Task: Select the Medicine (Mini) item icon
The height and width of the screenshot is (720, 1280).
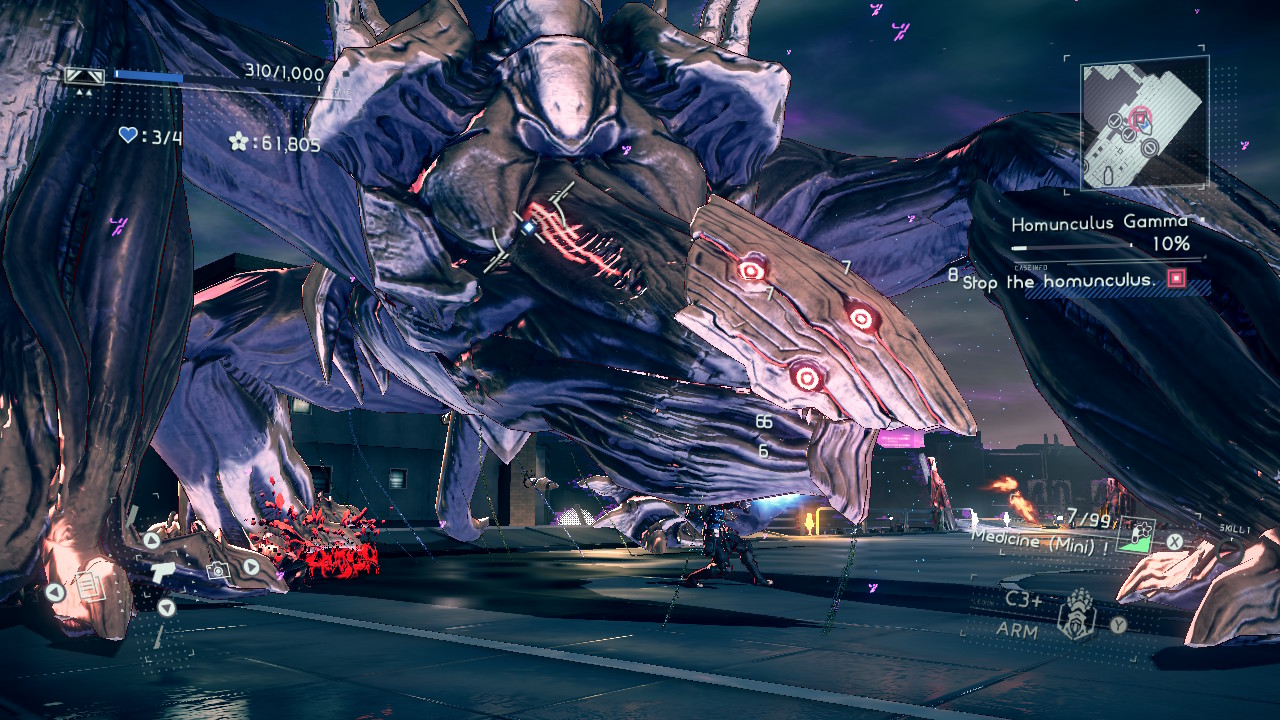Action: point(1134,536)
